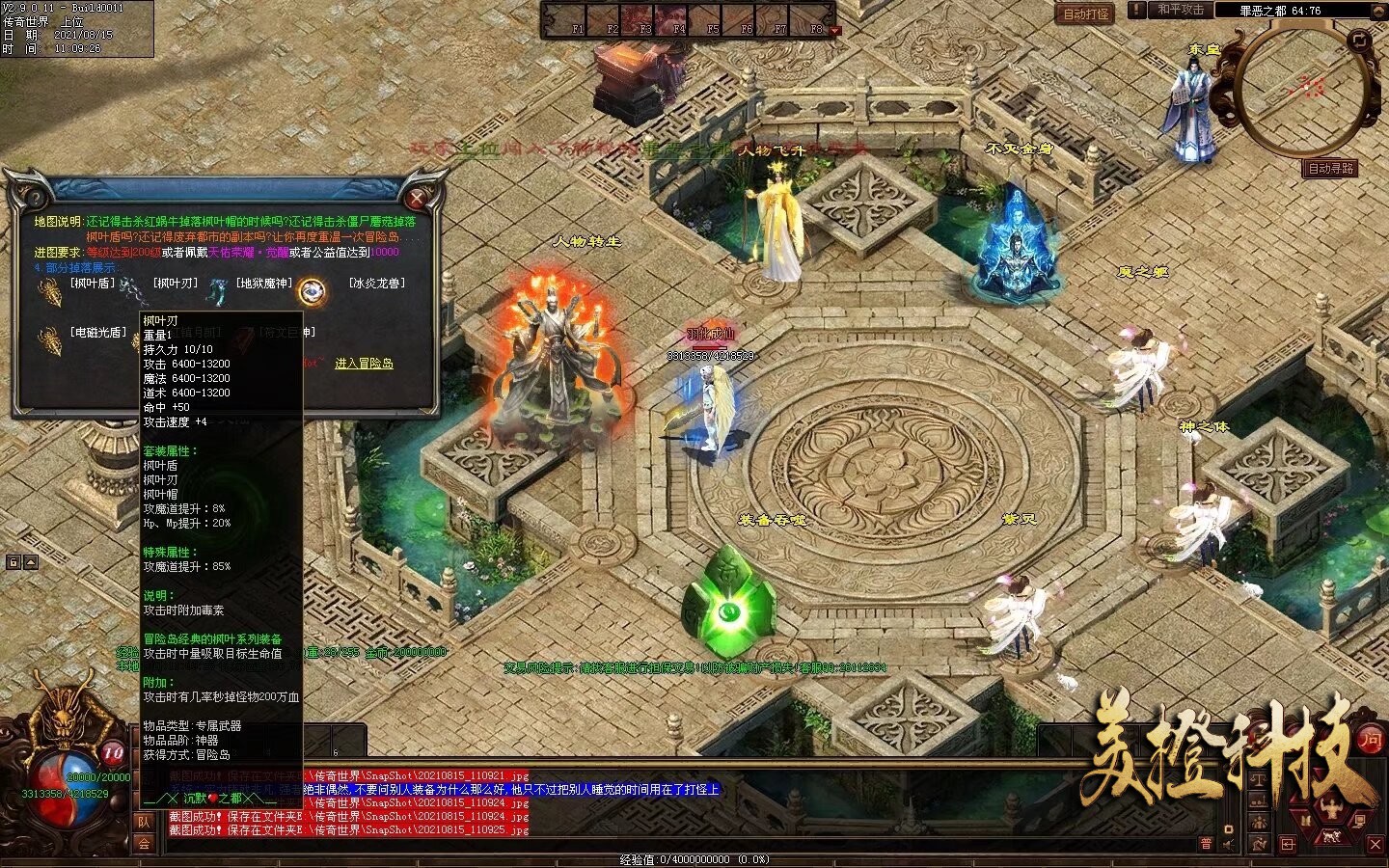
Task: Start 自动寻路 auto pathfinding
Action: 1331,169
